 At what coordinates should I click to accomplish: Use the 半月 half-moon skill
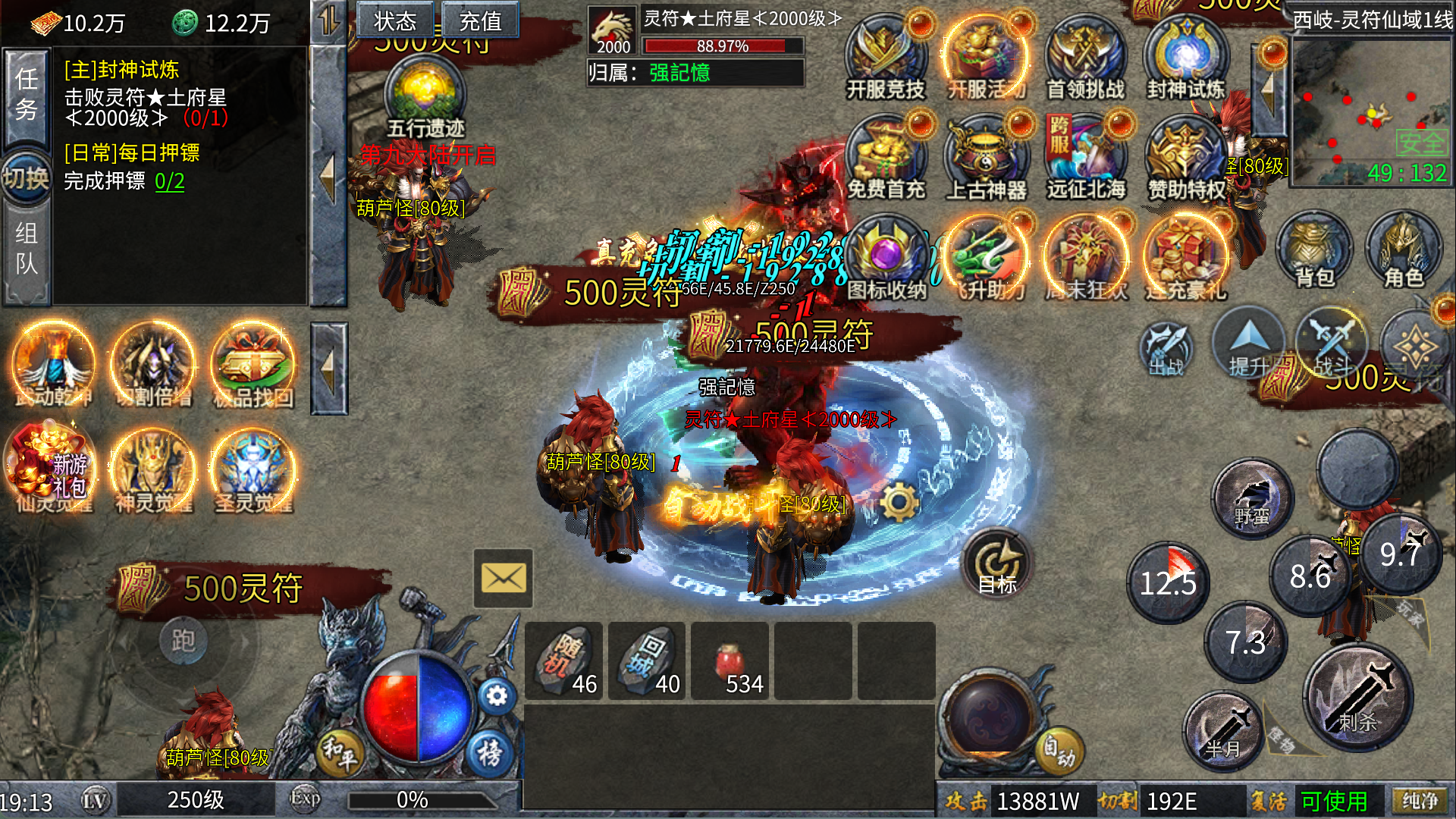(1222, 732)
